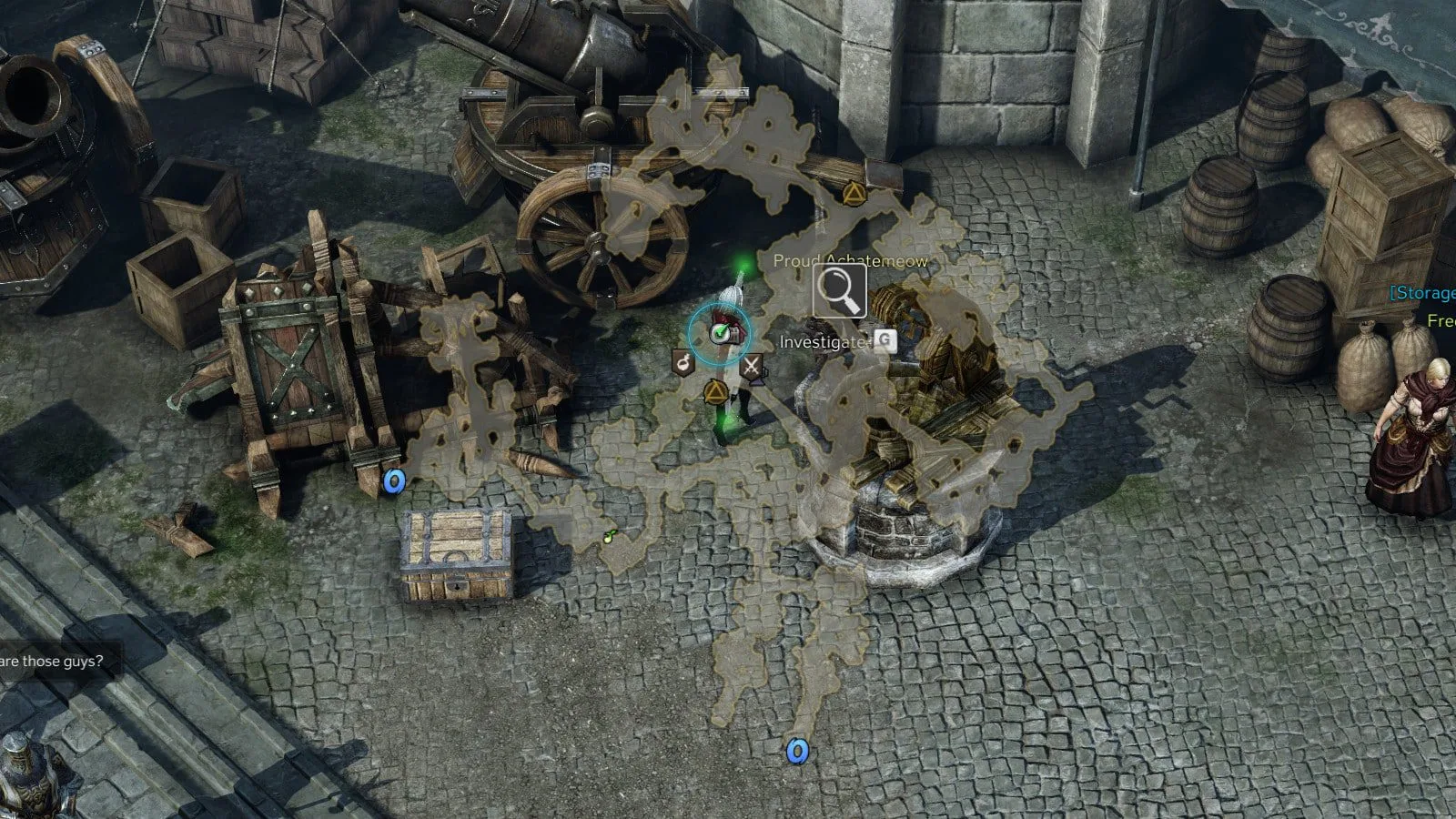Image resolution: width=1456 pixels, height=819 pixels.
Task: Select the crossed swords merchant marker
Action: point(752,367)
